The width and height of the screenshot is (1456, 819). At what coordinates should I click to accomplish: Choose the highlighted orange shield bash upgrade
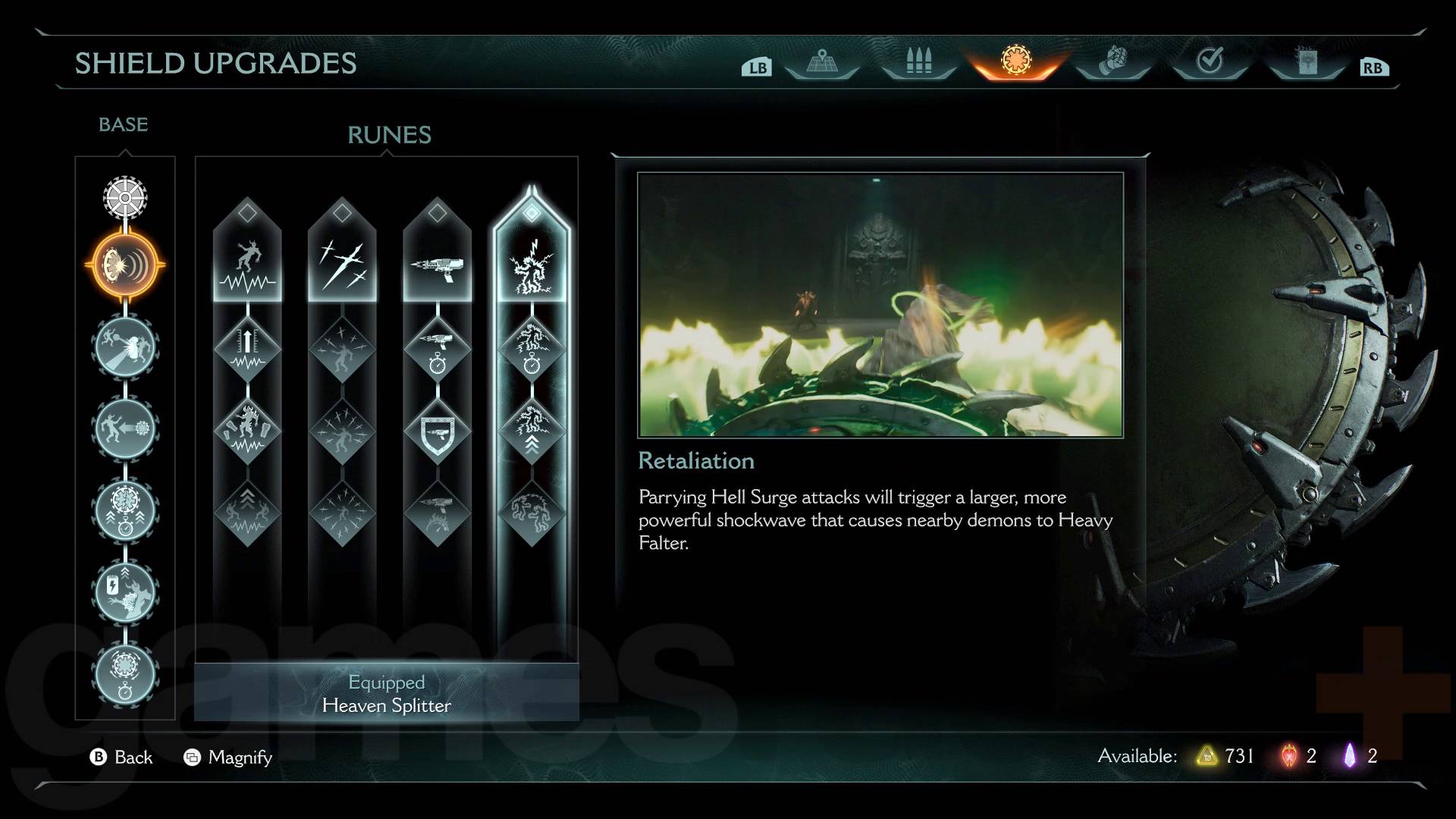point(125,265)
